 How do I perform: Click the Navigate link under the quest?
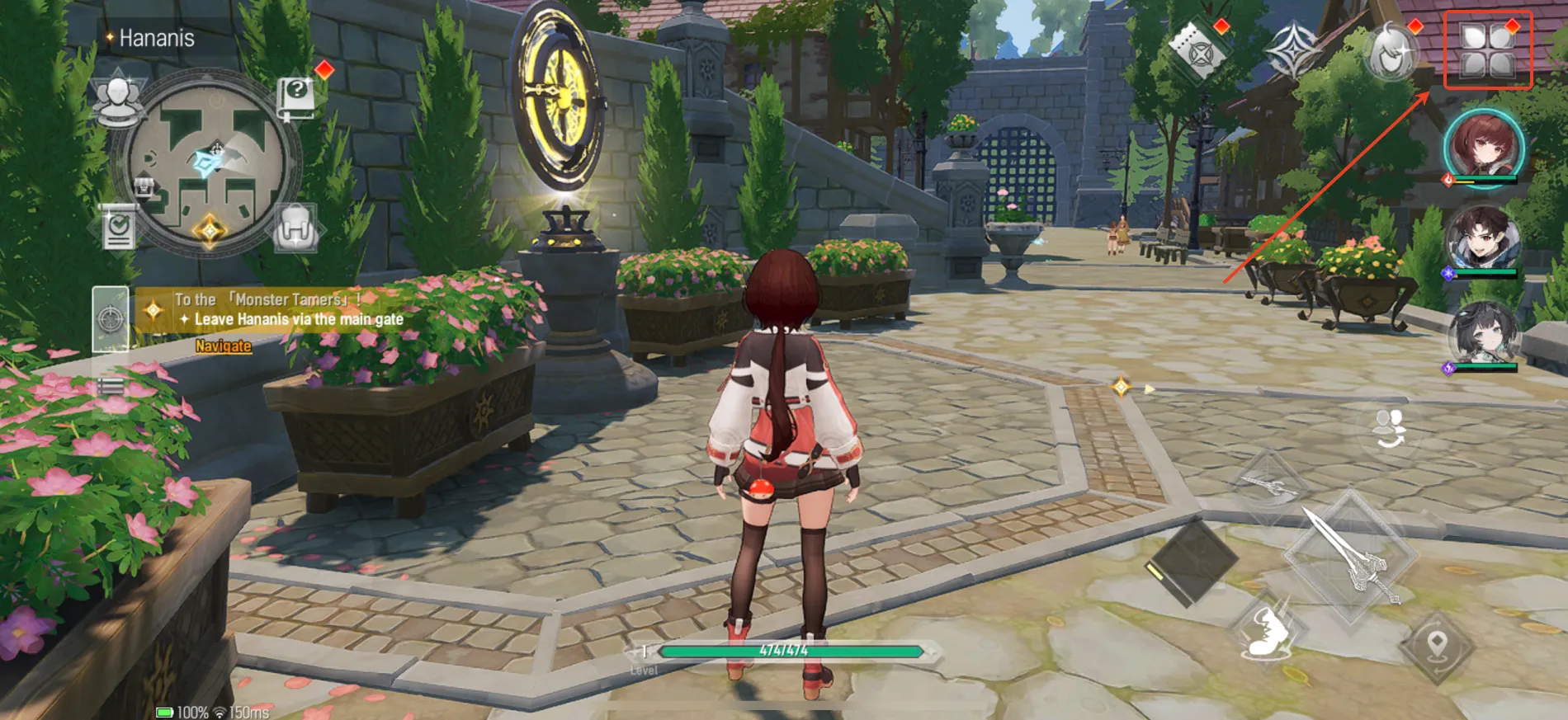223,346
